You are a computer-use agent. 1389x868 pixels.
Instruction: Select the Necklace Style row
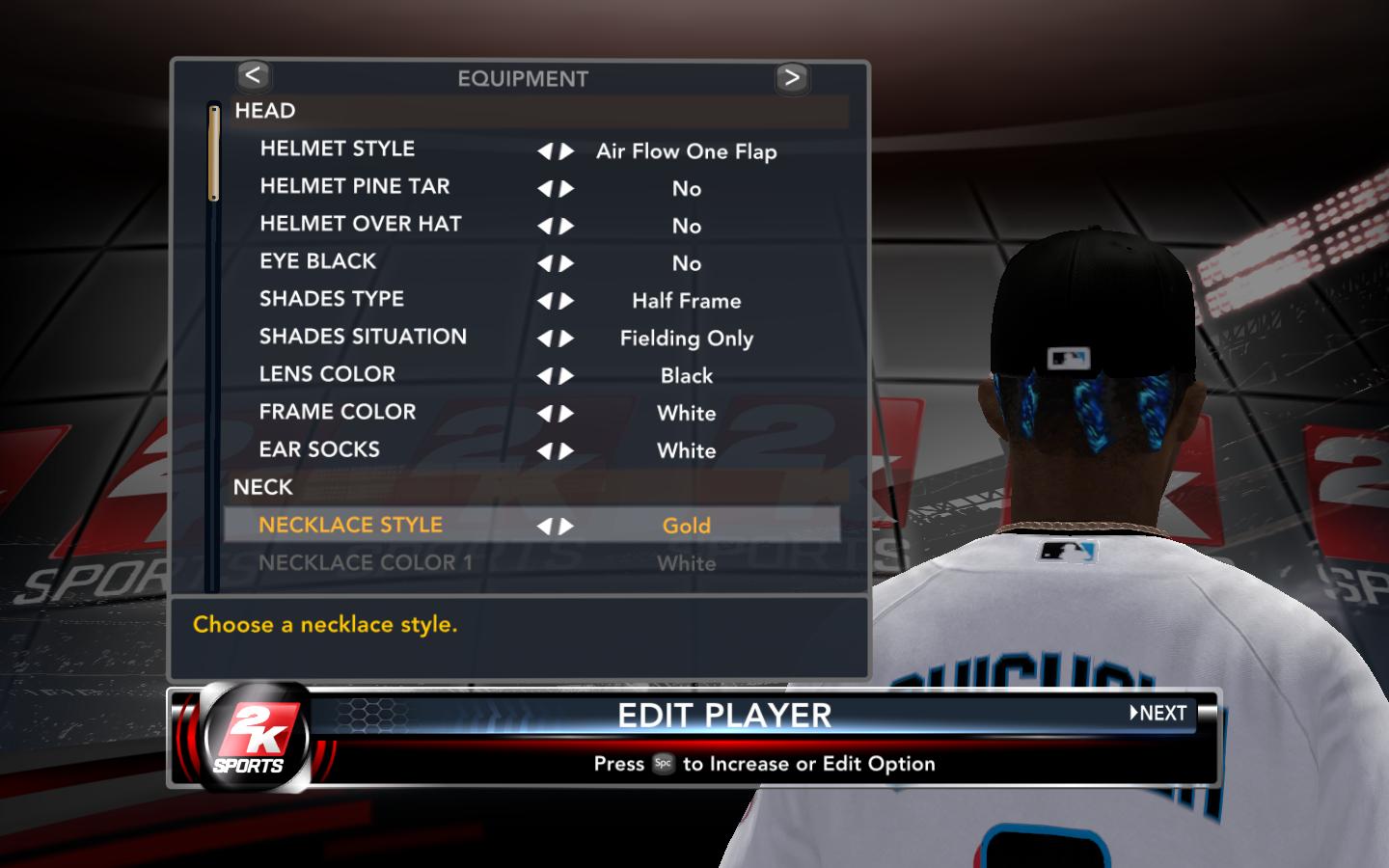tap(350, 526)
